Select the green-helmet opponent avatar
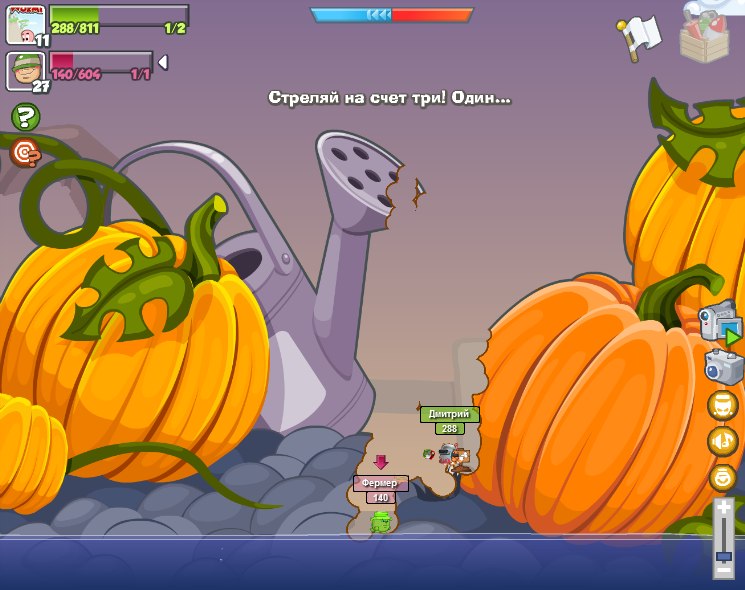 25,70
